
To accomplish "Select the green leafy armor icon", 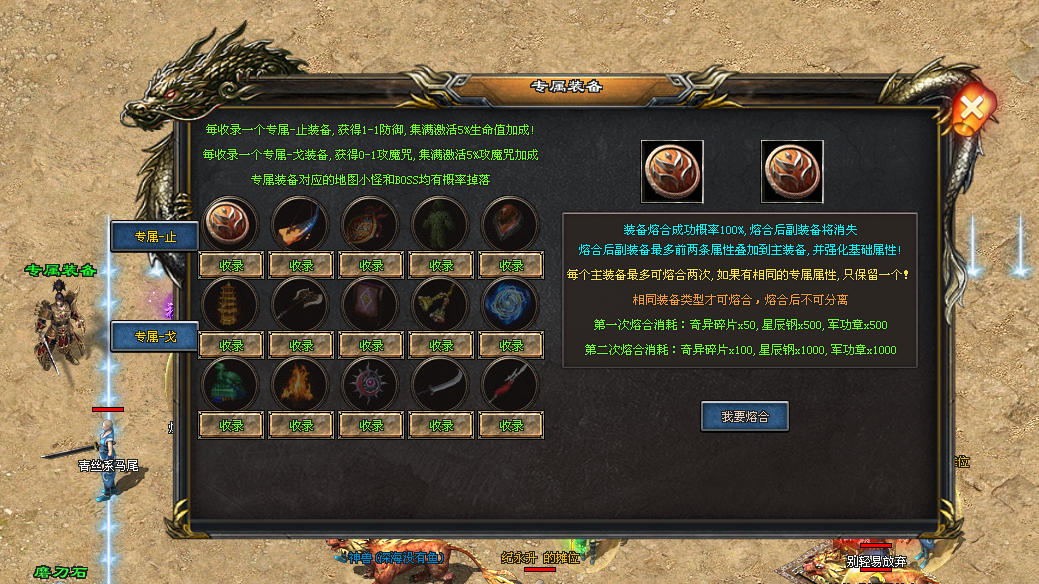I will [441, 223].
